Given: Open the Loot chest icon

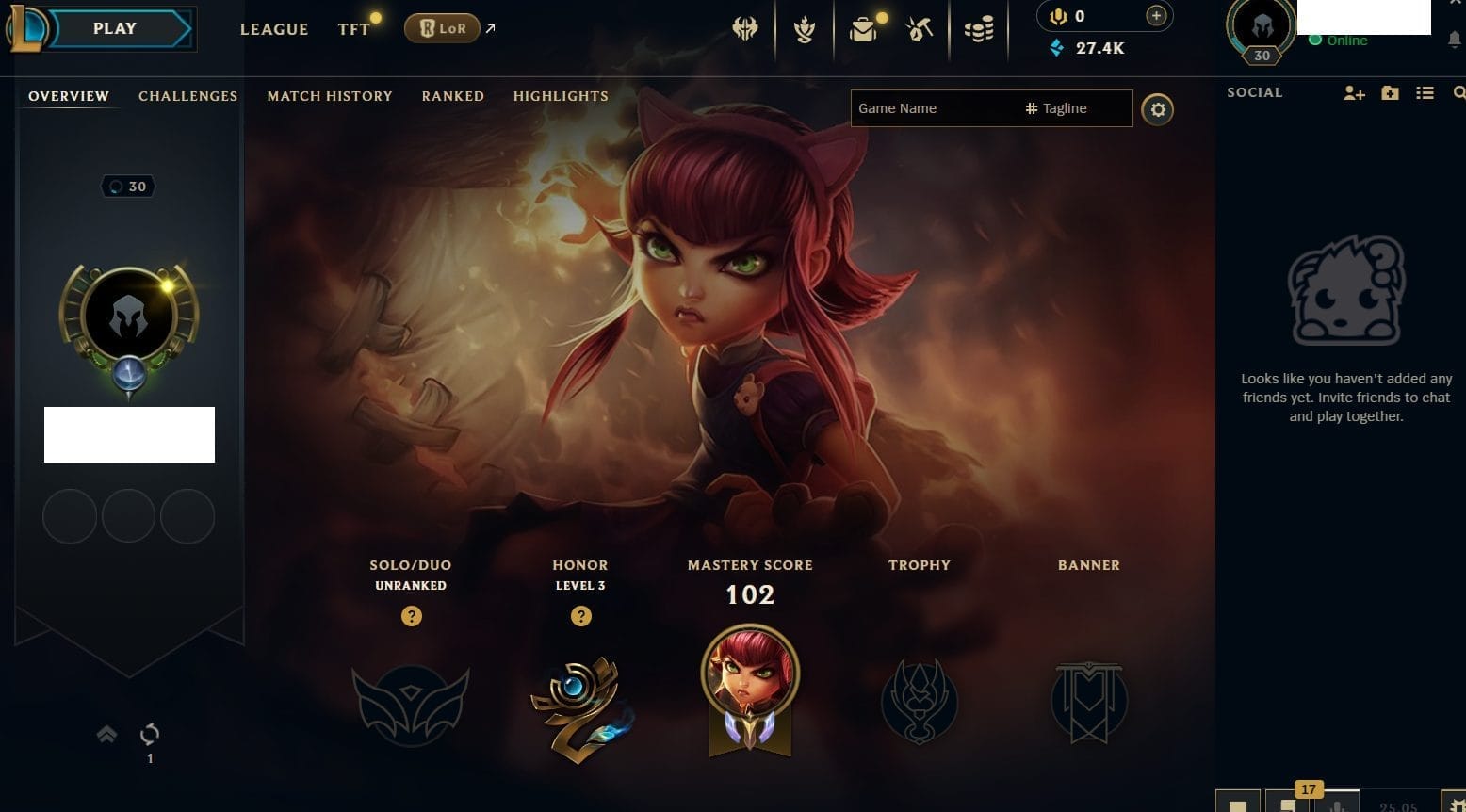Looking at the screenshot, I should 862,30.
